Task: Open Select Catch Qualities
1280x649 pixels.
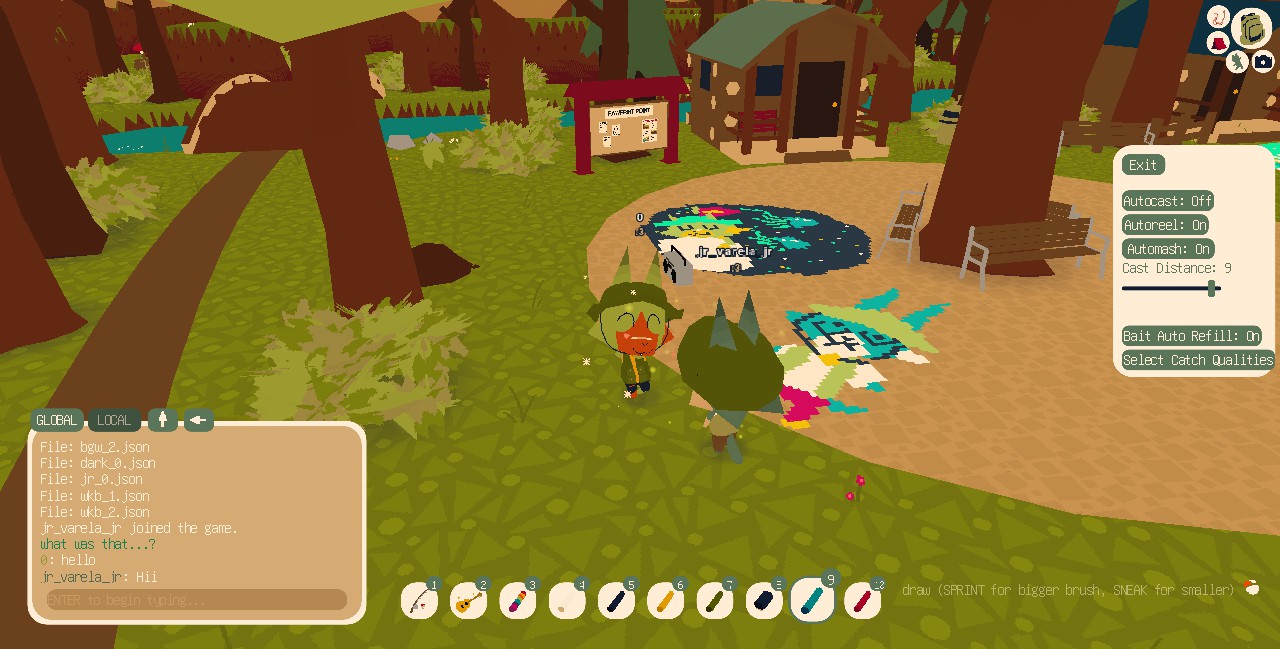Action: [1197, 360]
